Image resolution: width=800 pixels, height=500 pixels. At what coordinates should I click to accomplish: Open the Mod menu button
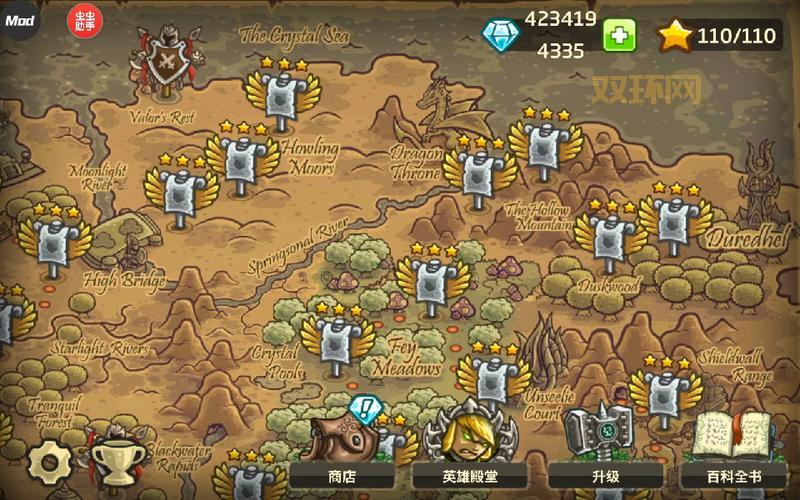click(19, 20)
